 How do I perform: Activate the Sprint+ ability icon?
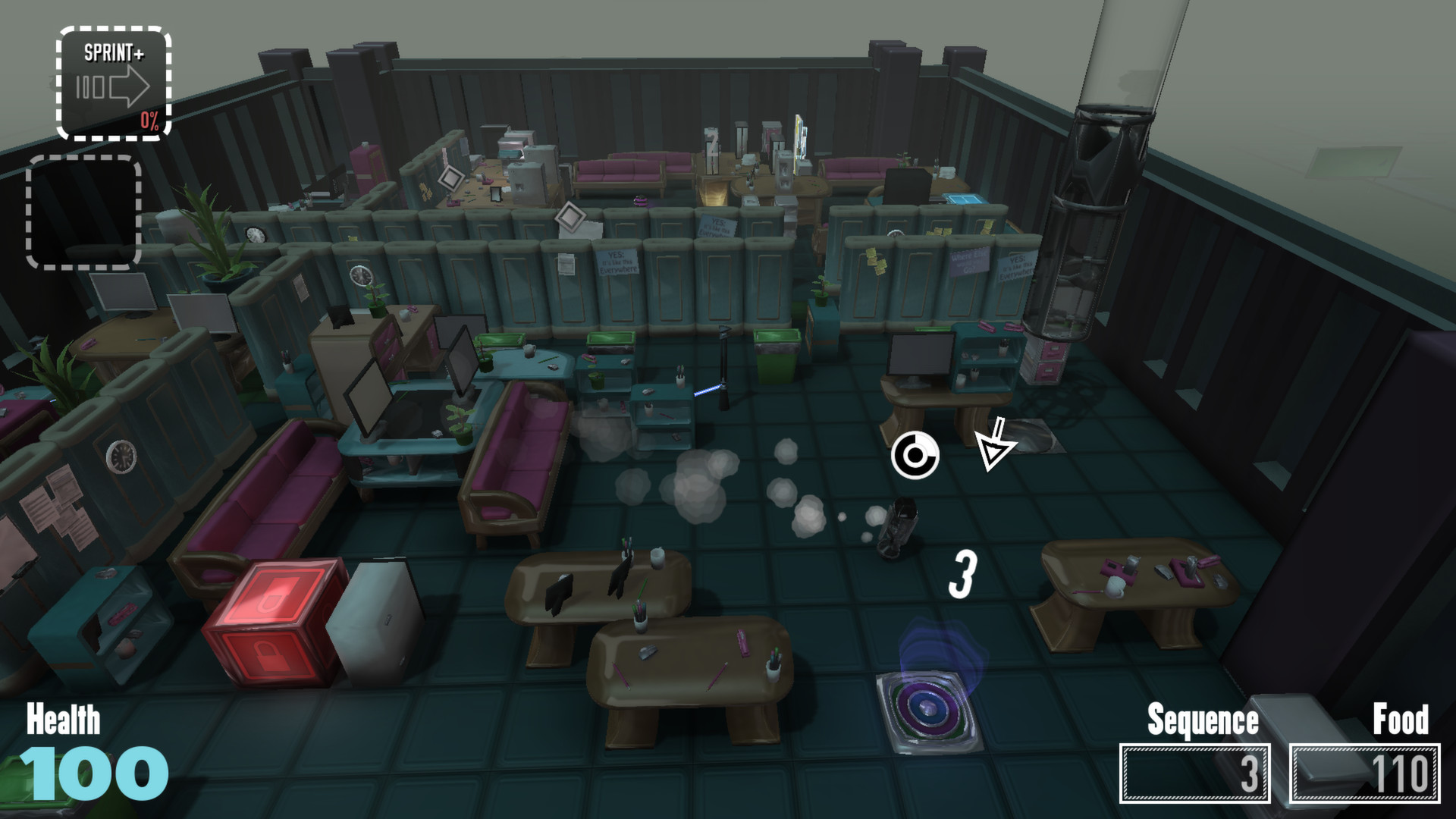tap(114, 80)
